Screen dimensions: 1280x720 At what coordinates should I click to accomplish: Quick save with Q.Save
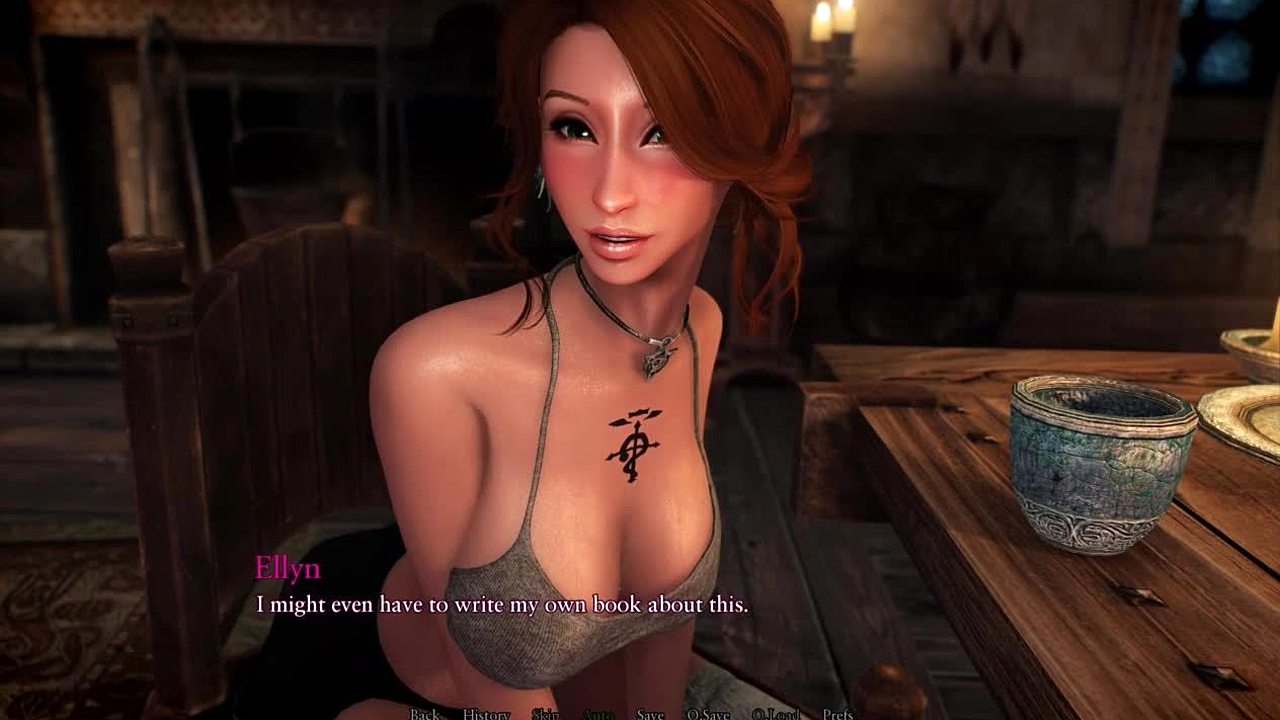(708, 714)
